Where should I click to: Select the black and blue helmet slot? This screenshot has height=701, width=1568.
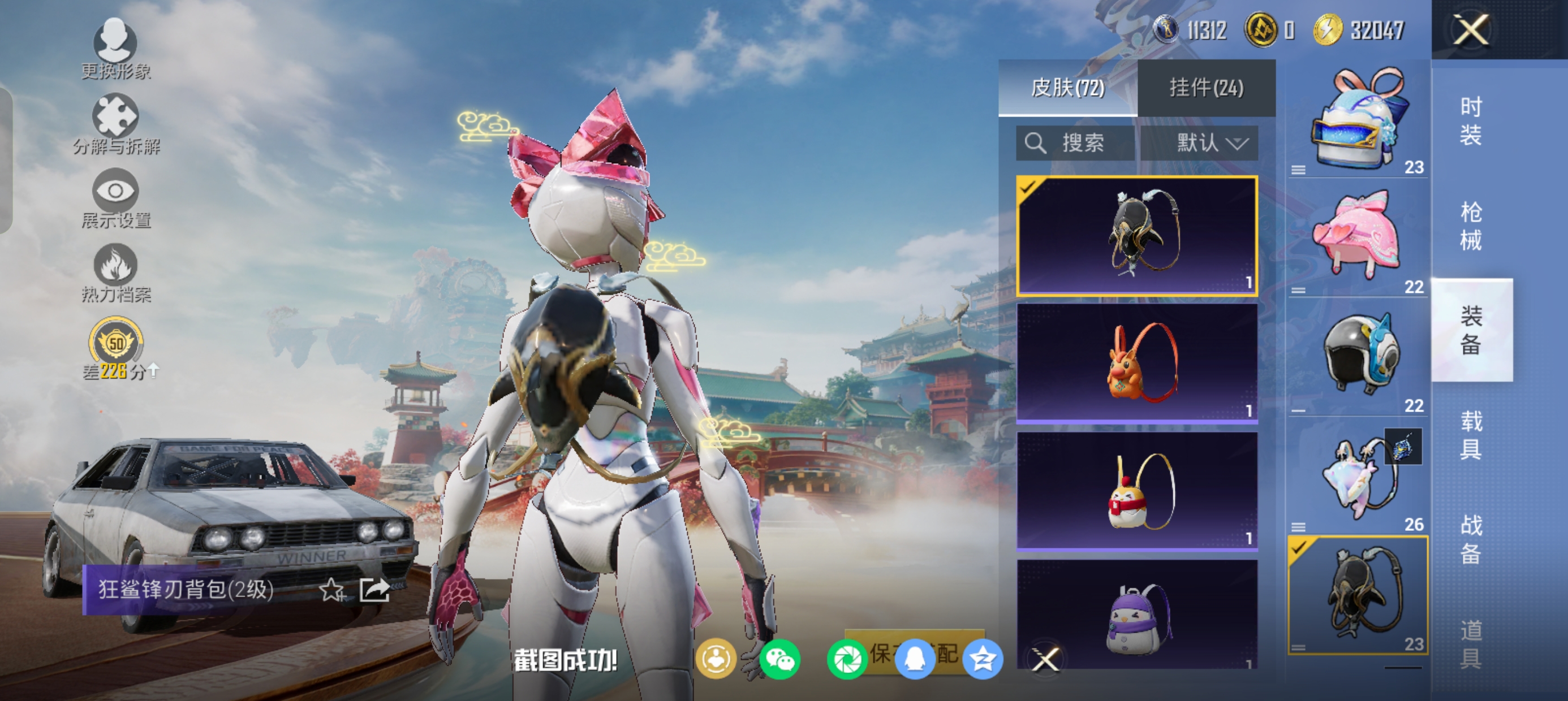[x=1358, y=357]
